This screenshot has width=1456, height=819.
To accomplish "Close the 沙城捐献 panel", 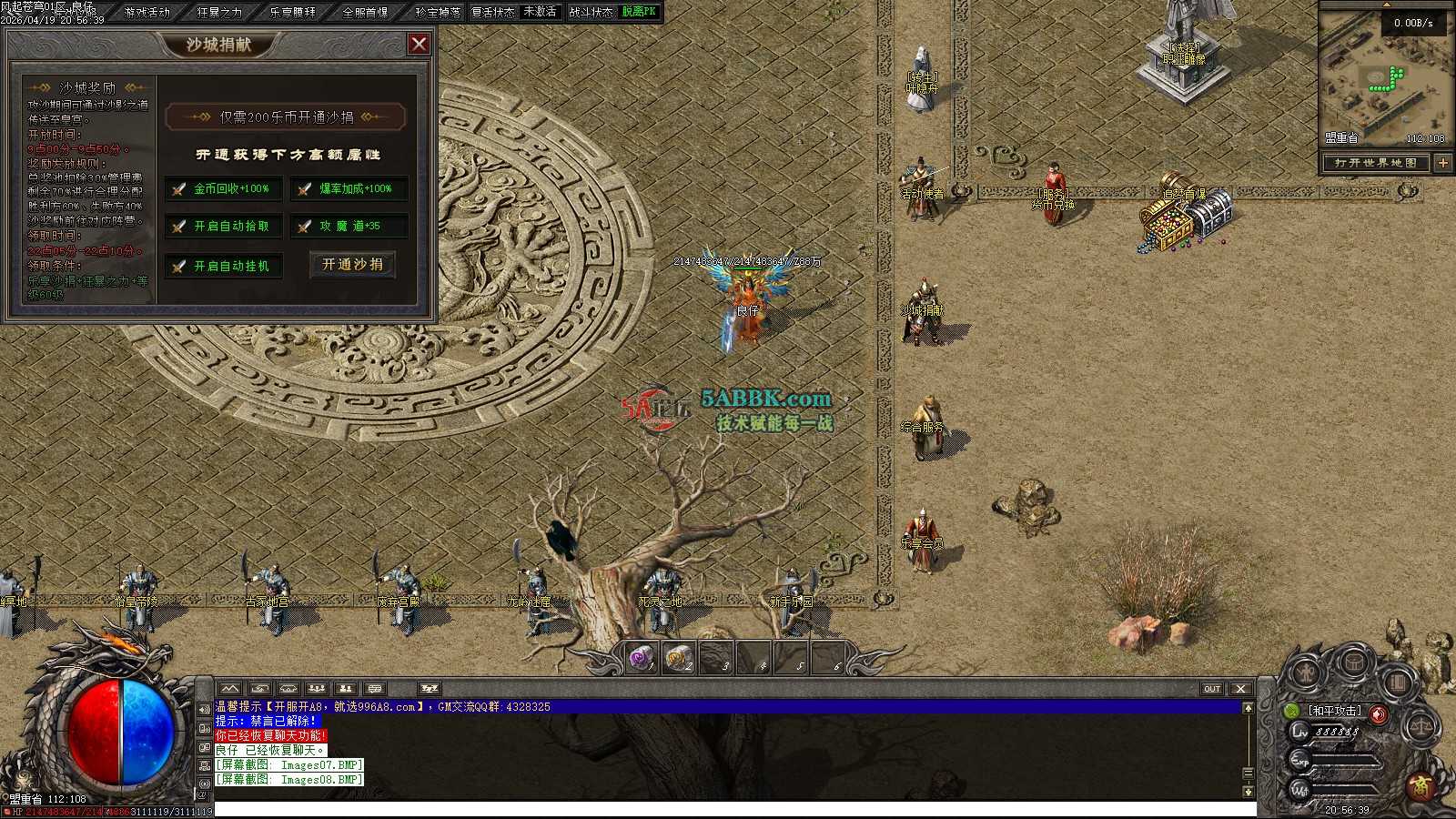I will (419, 44).
